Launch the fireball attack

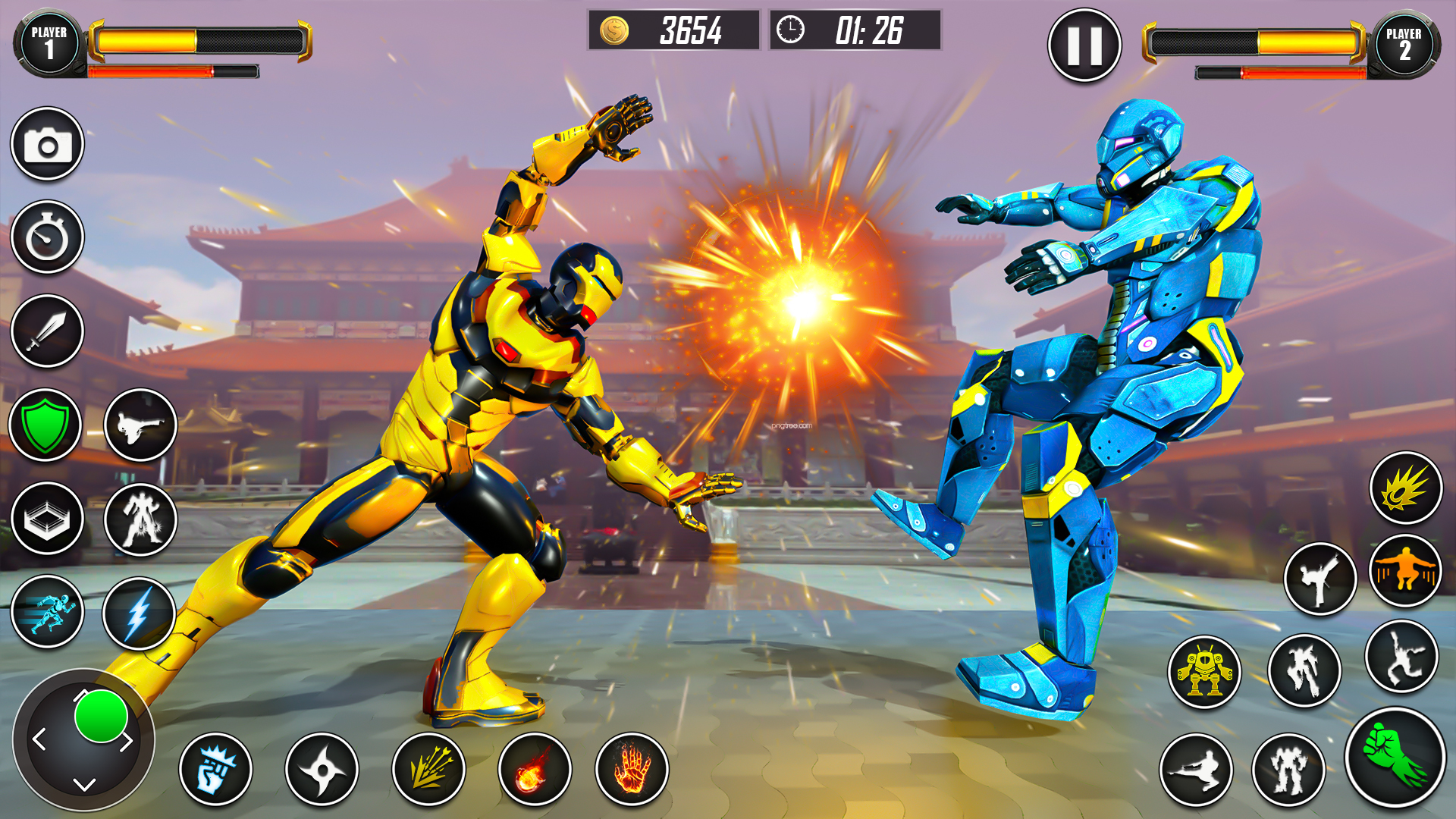point(535,770)
